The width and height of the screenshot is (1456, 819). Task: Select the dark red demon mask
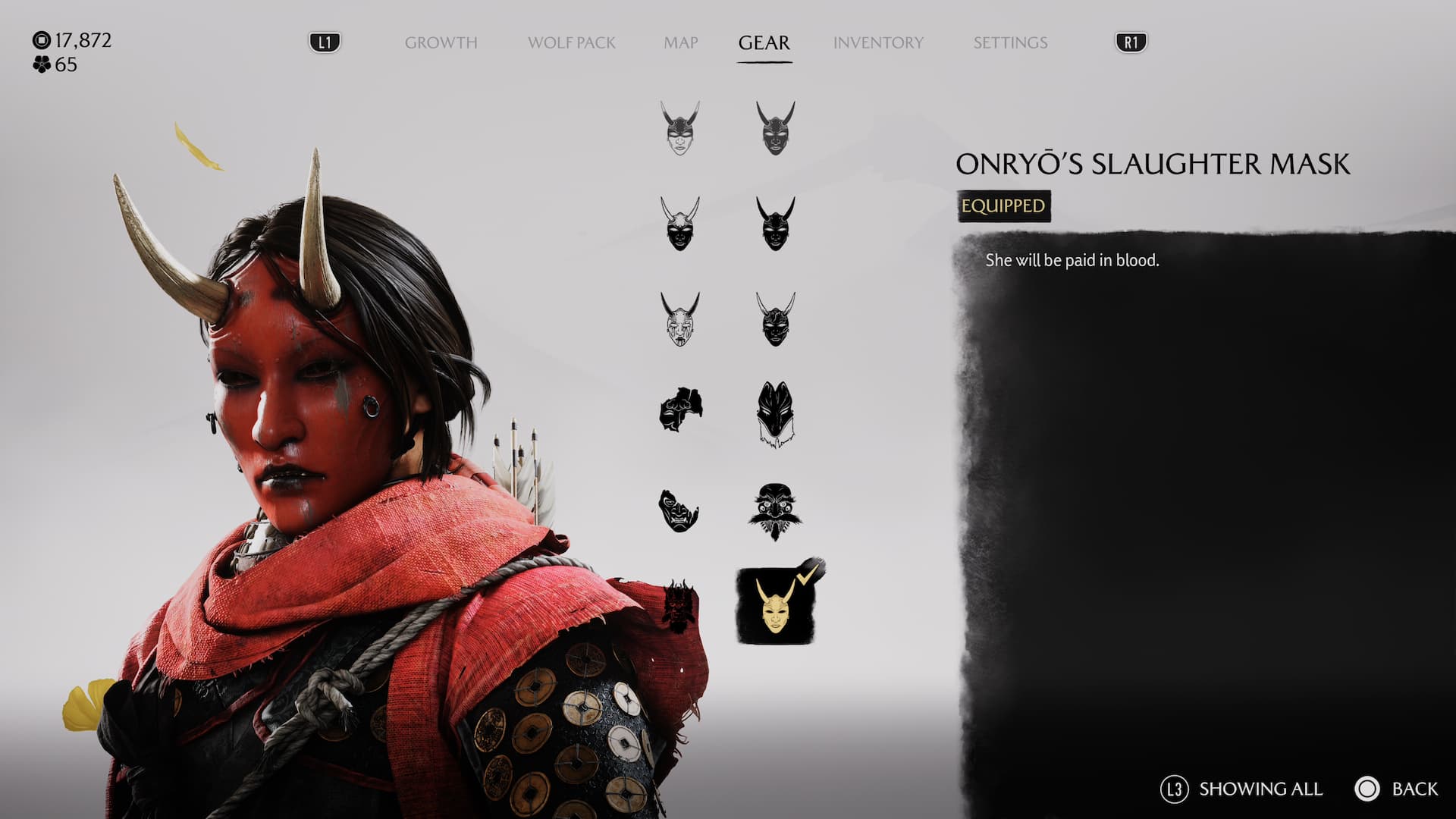point(679,607)
